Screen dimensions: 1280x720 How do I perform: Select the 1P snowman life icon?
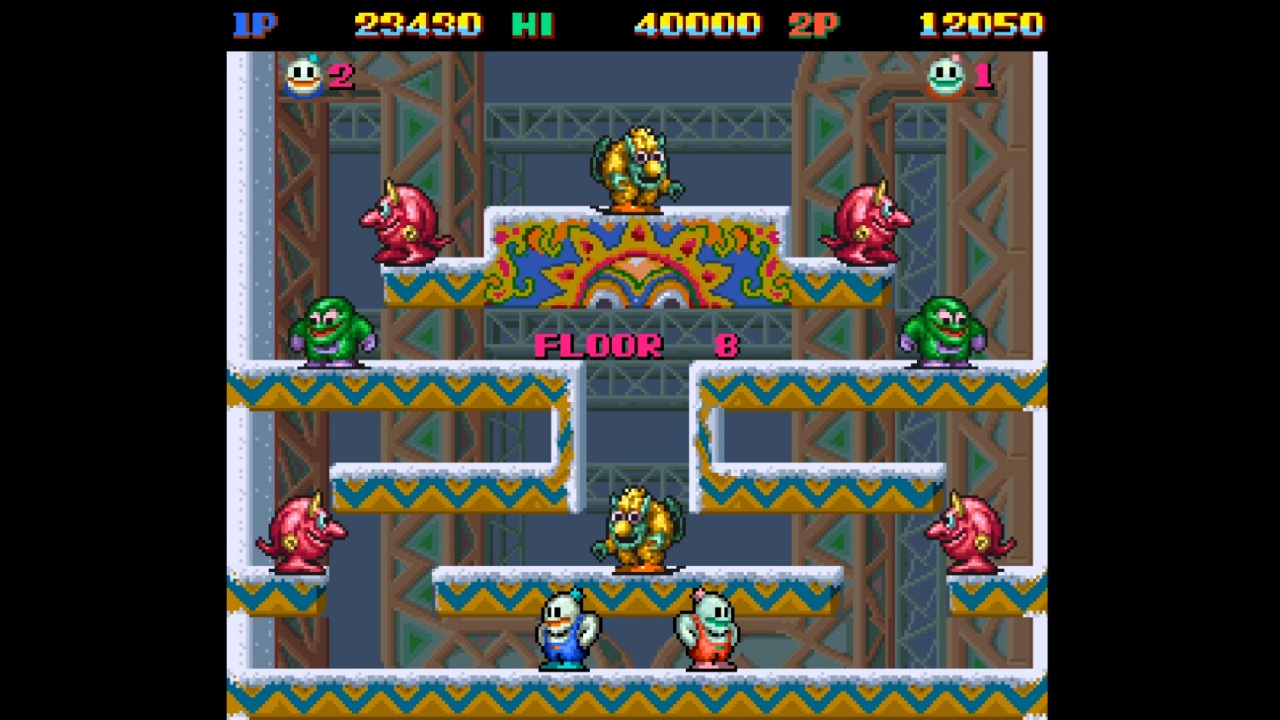point(303,78)
